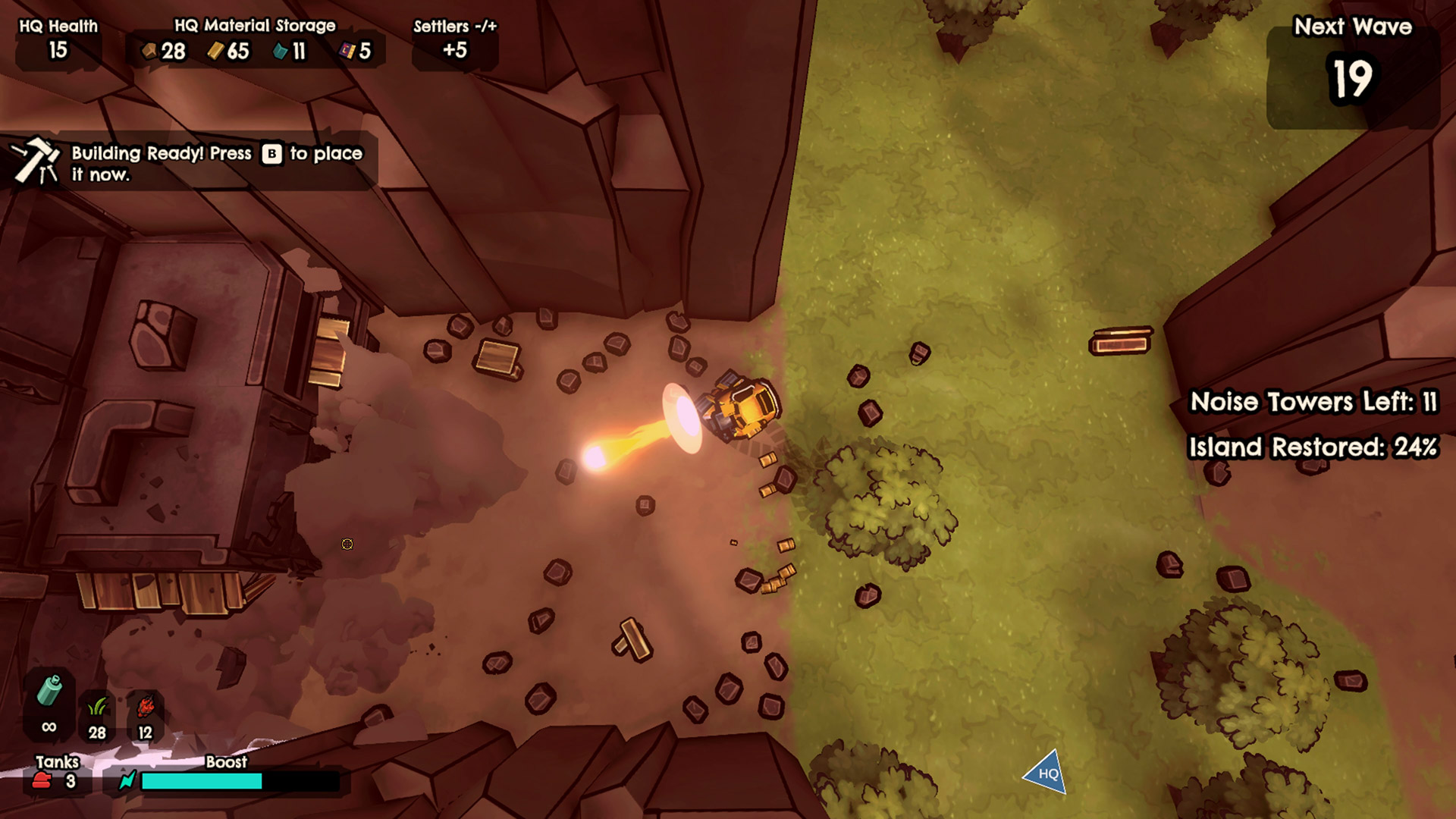Switch to the red seed ammo slot
Viewport: 1456px width, 819px height.
click(145, 715)
